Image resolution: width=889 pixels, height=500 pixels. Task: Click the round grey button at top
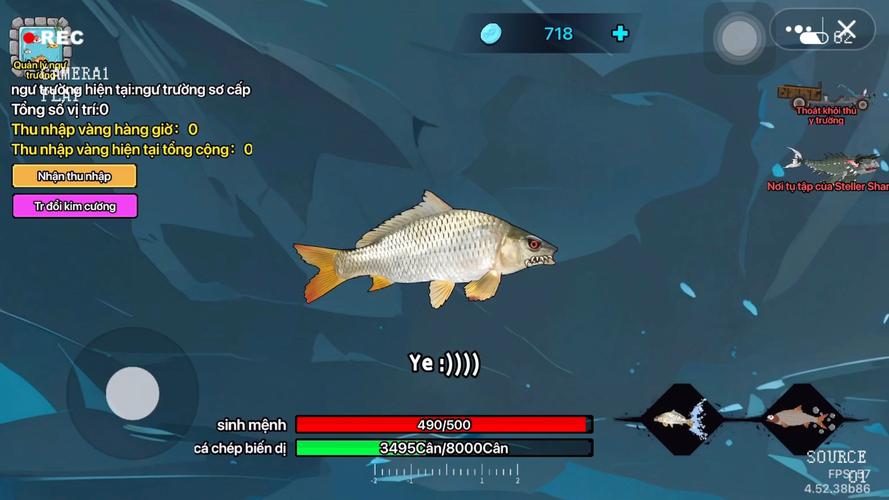(739, 39)
